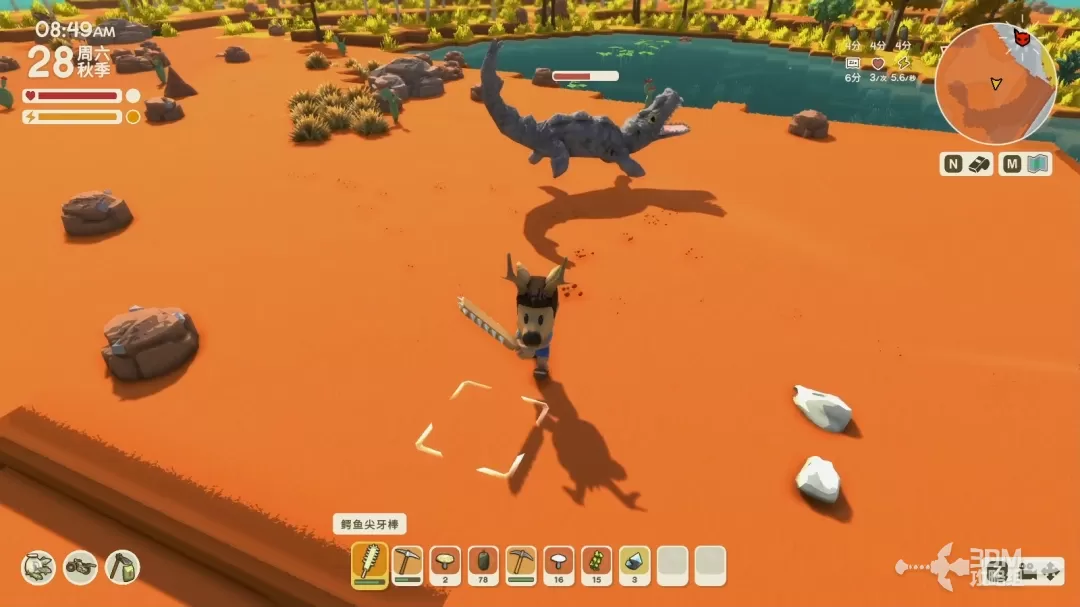This screenshot has width=1080, height=607.
Task: Open the circular minimap
Action: coord(994,85)
